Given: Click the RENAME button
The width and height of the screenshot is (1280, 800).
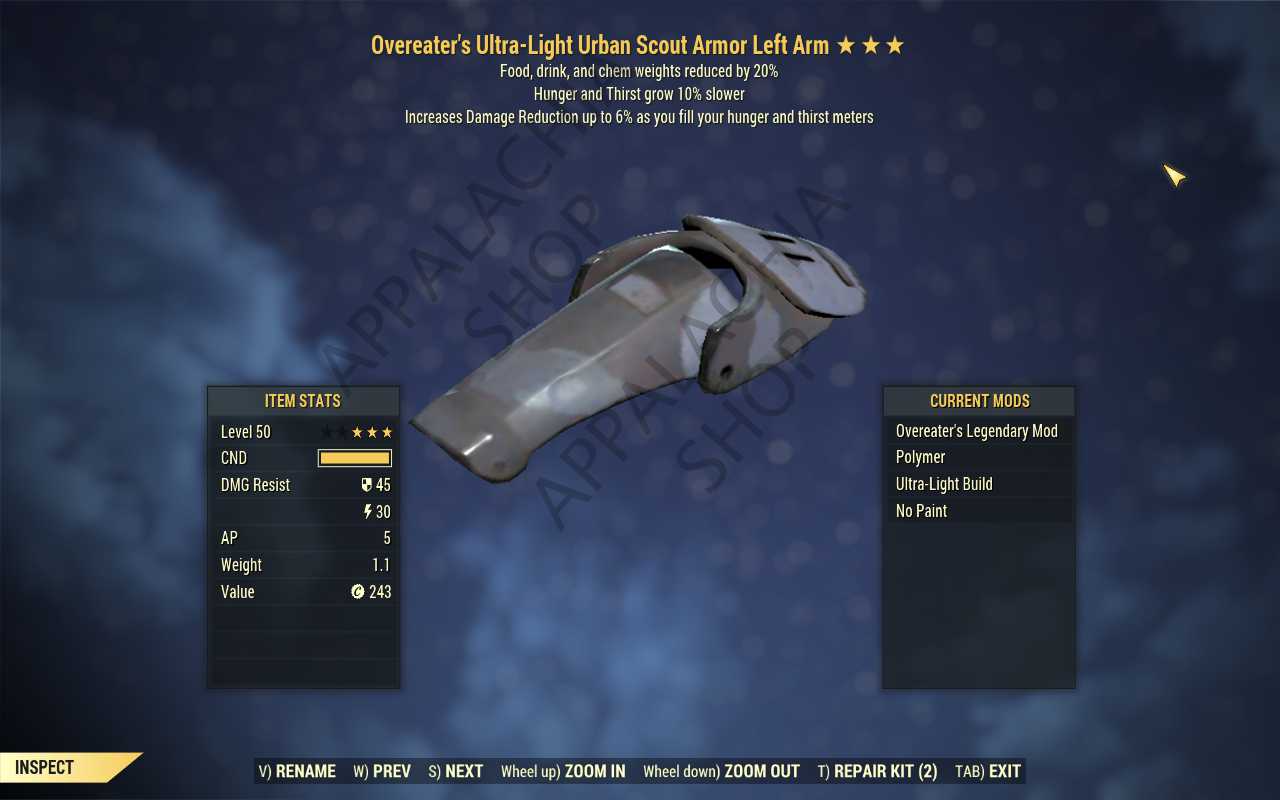Looking at the screenshot, I should coord(297,771).
